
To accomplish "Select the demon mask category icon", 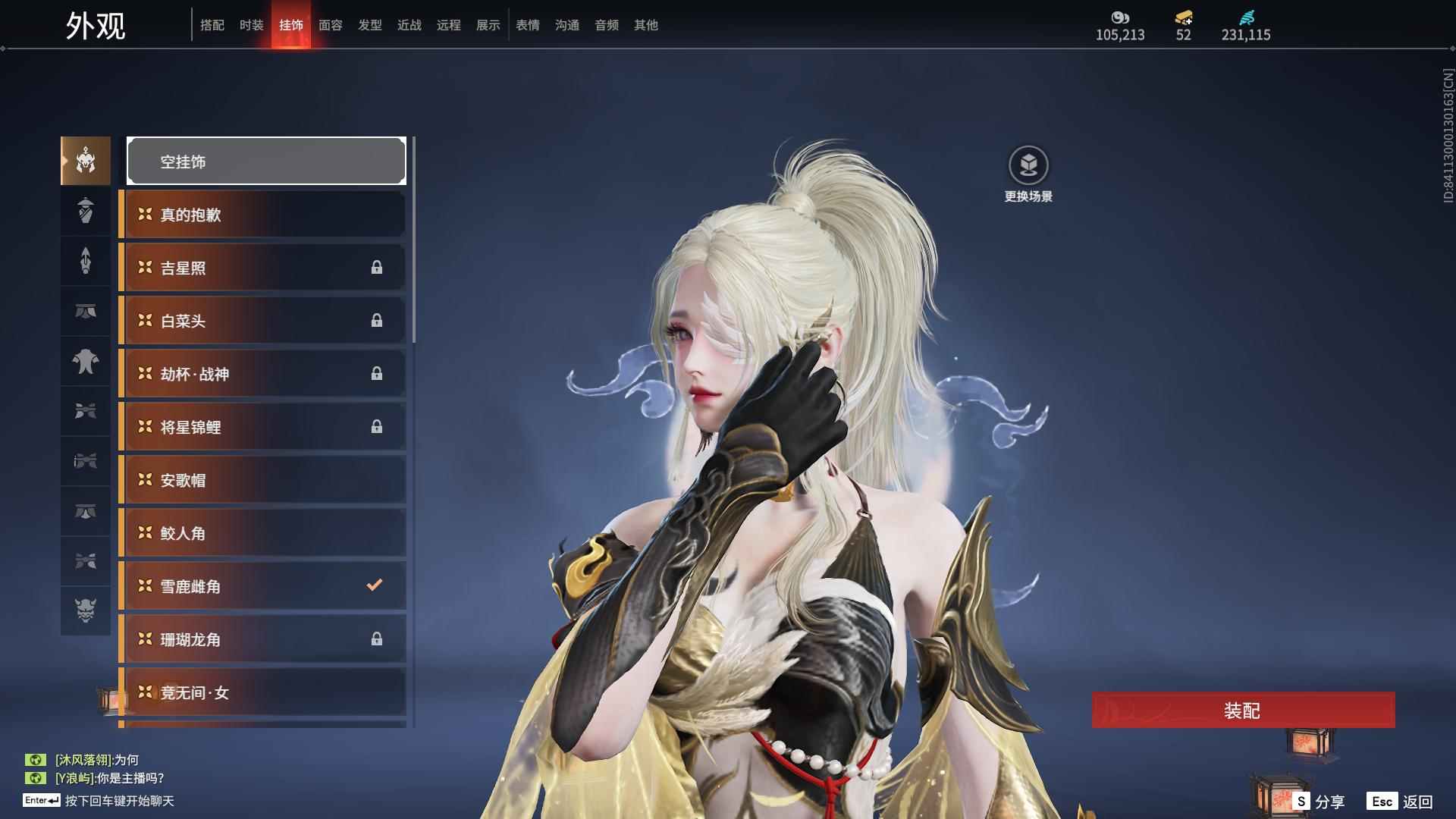I will [86, 610].
